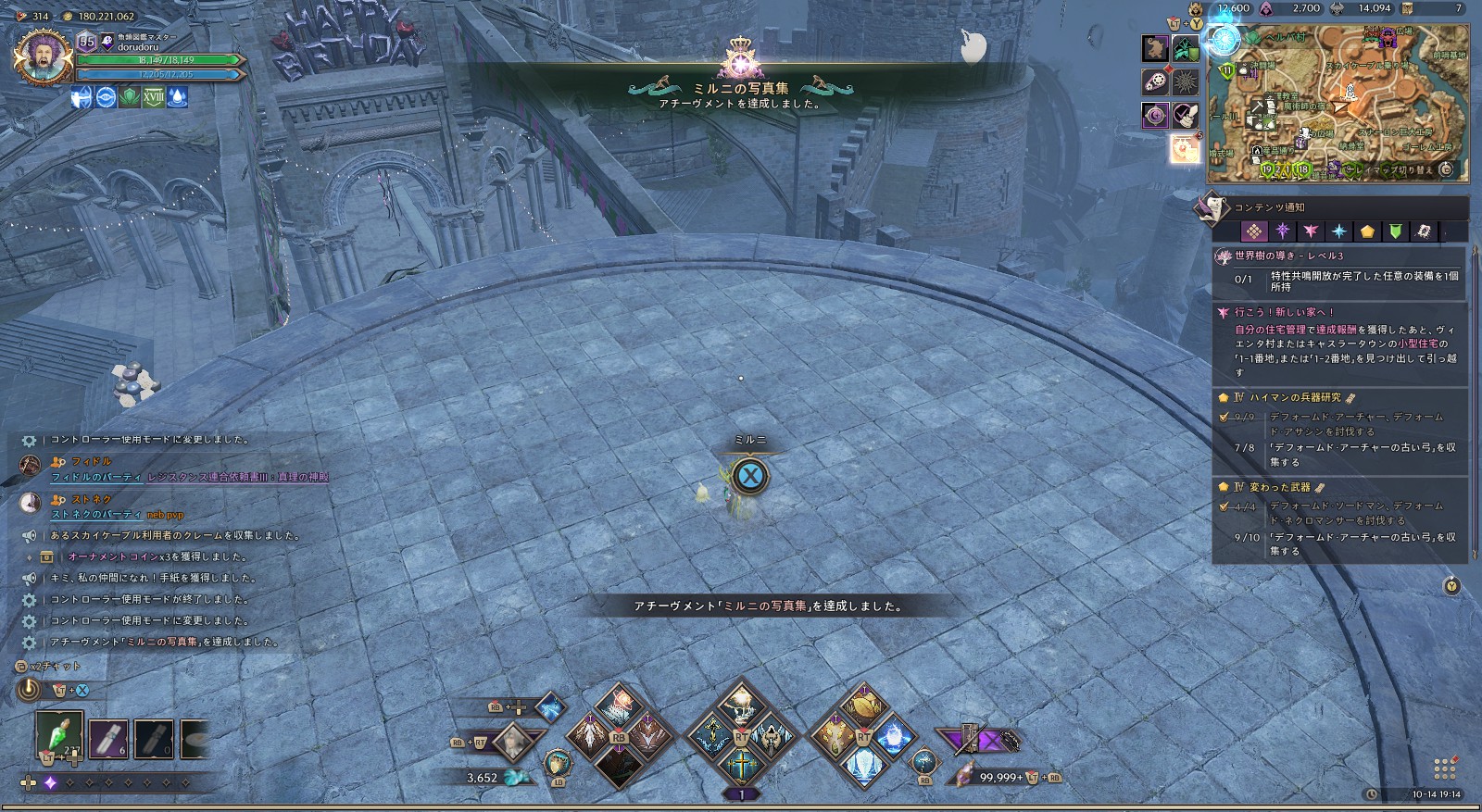Activate the golden leaf skill

(863, 708)
